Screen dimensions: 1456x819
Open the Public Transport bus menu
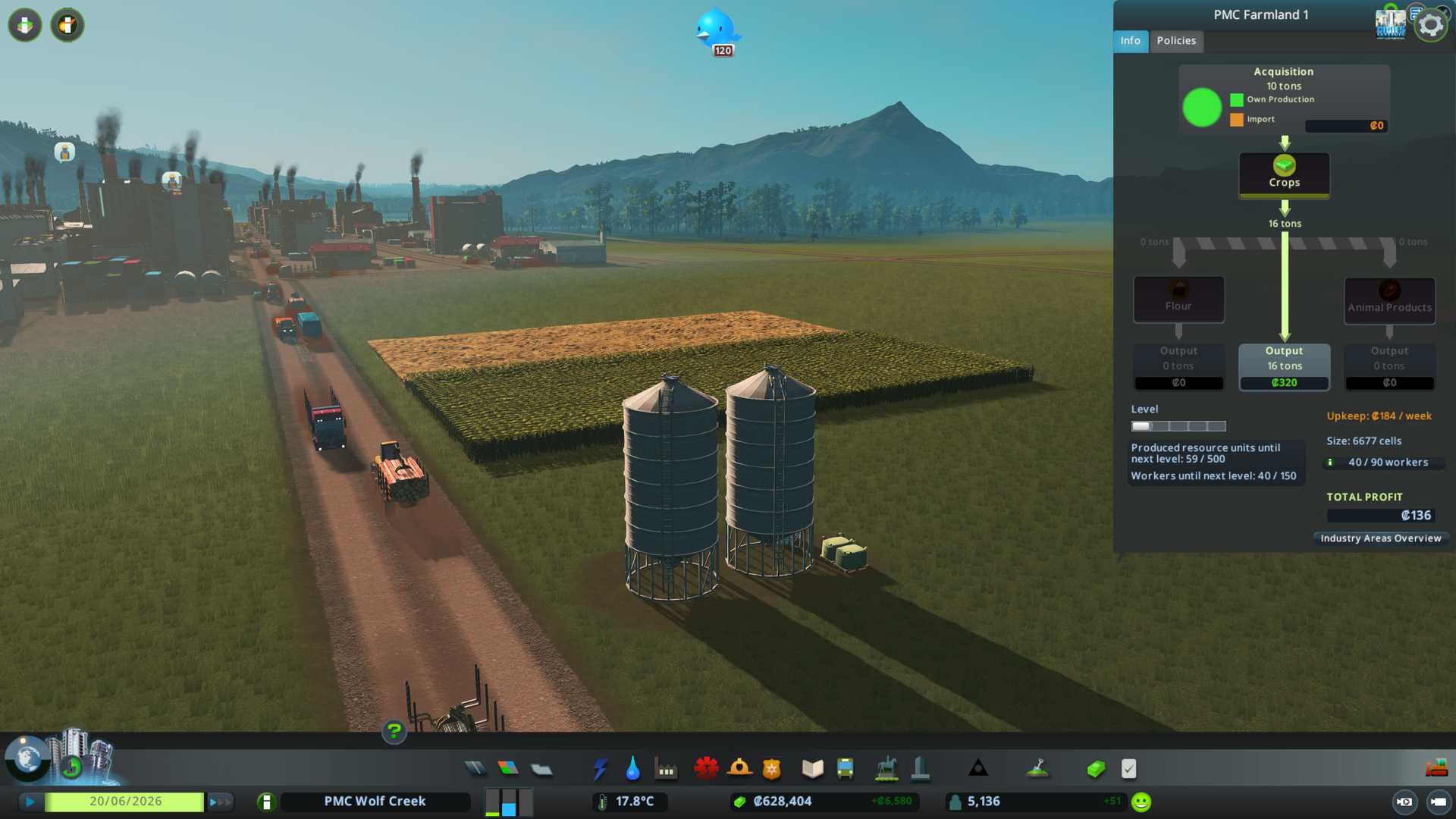point(846,769)
